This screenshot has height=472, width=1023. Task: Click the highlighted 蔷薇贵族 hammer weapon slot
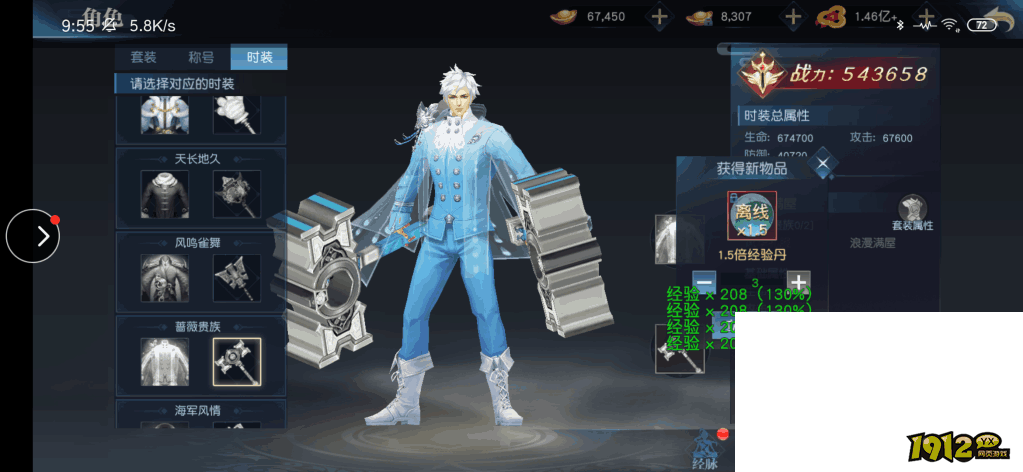[x=237, y=362]
